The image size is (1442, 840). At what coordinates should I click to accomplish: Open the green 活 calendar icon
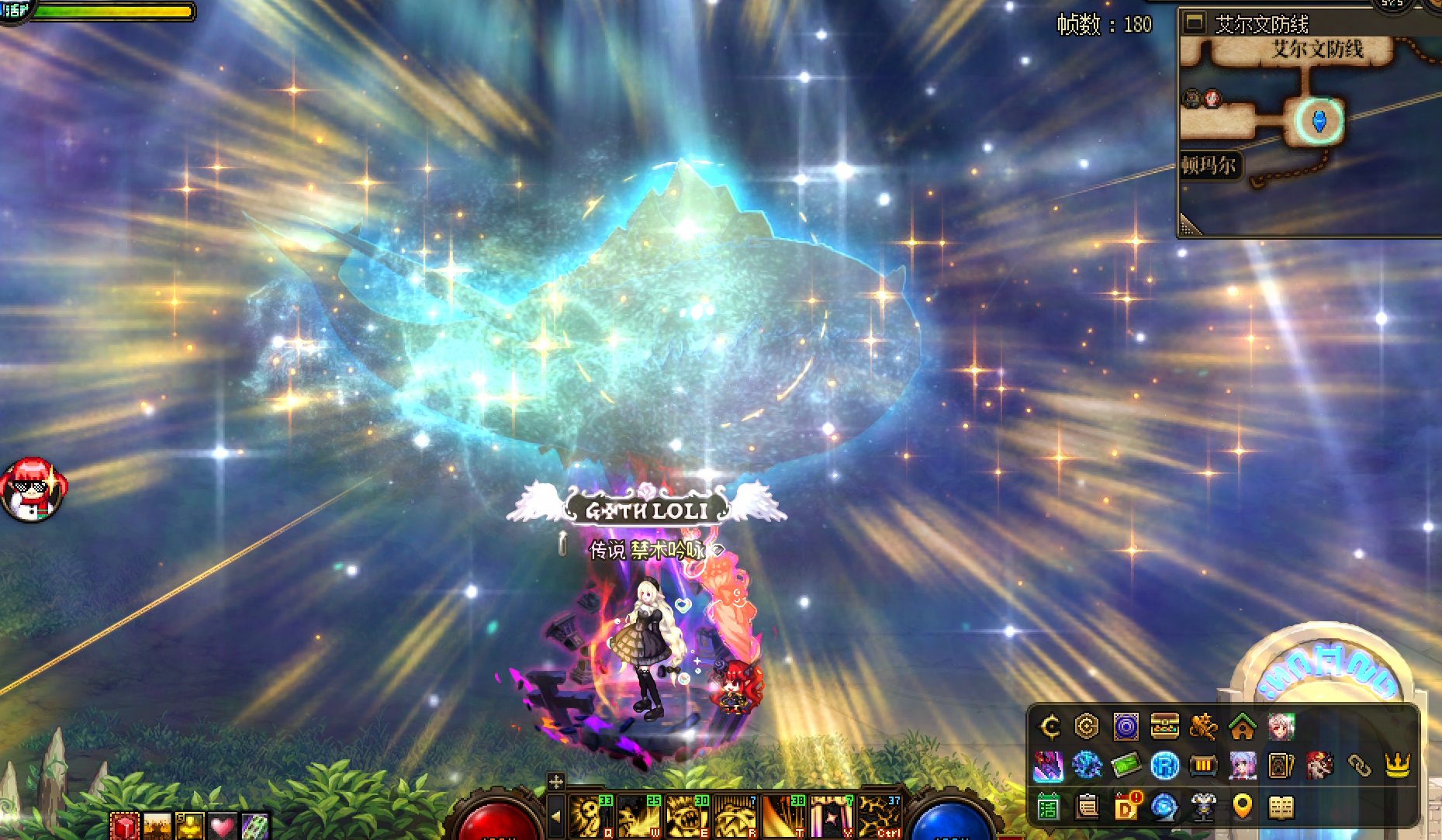point(1048,807)
